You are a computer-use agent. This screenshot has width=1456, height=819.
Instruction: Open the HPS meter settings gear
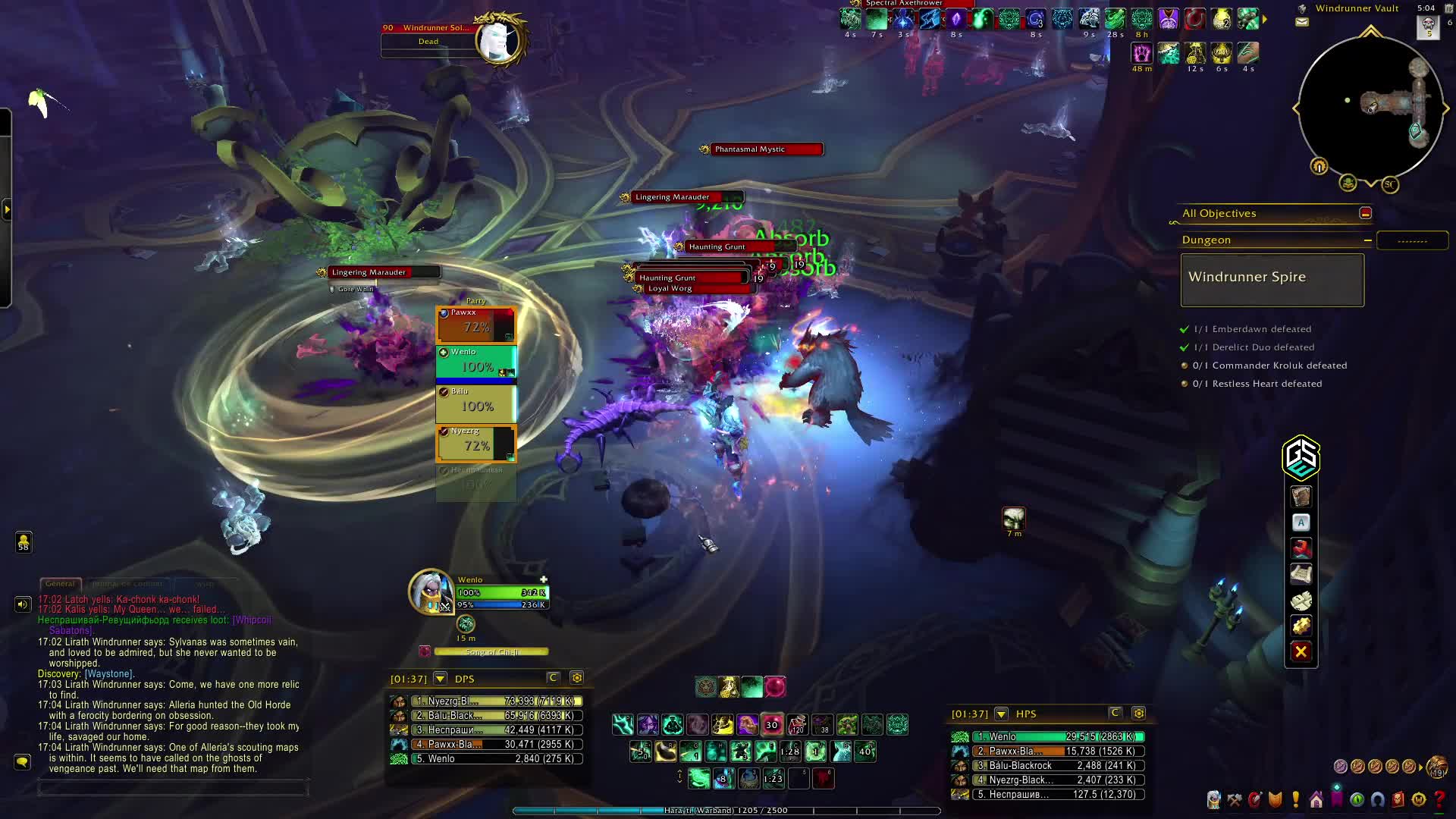[1138, 714]
